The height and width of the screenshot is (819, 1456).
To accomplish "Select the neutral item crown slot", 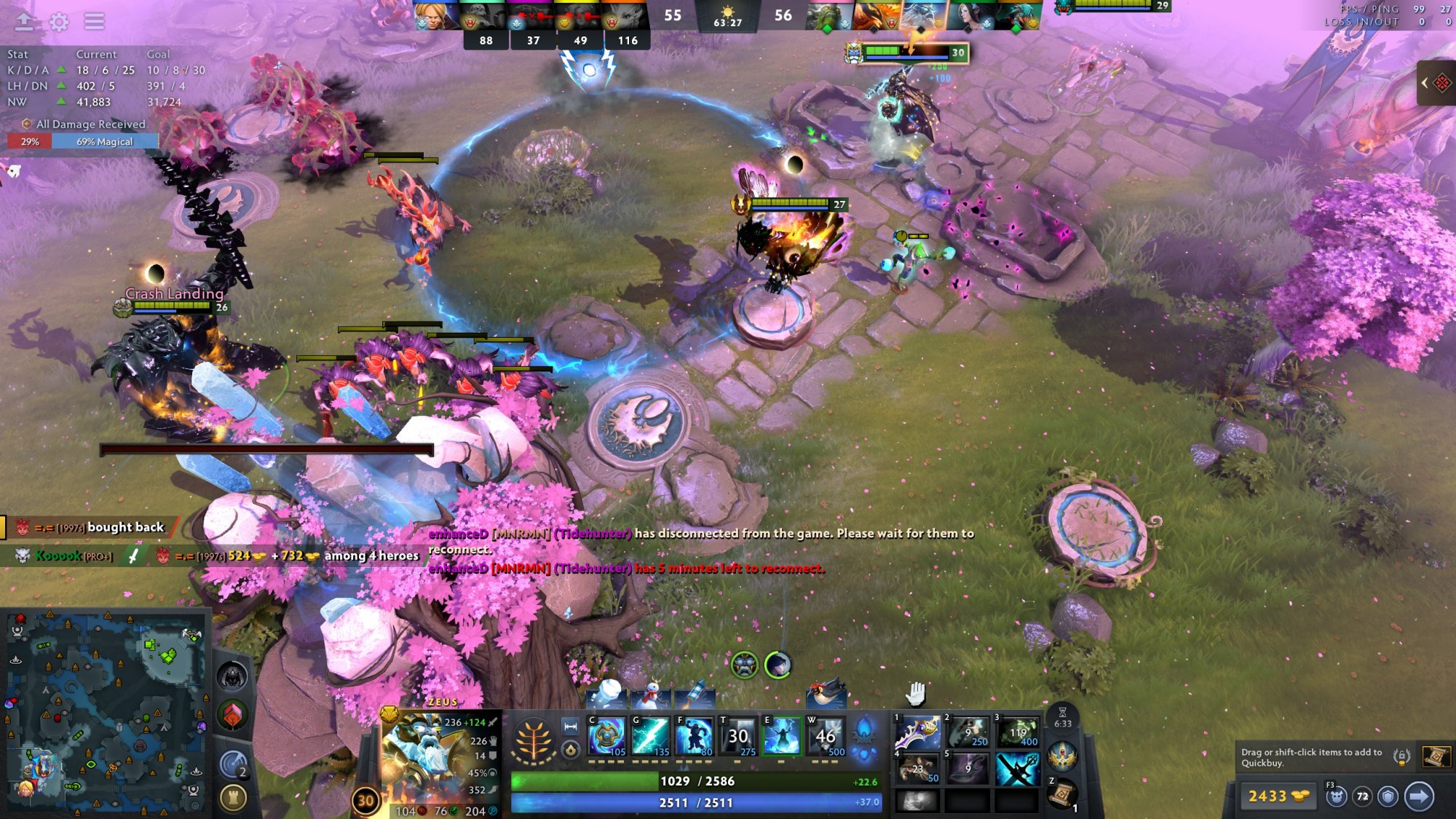I will pyautogui.click(x=1063, y=757).
